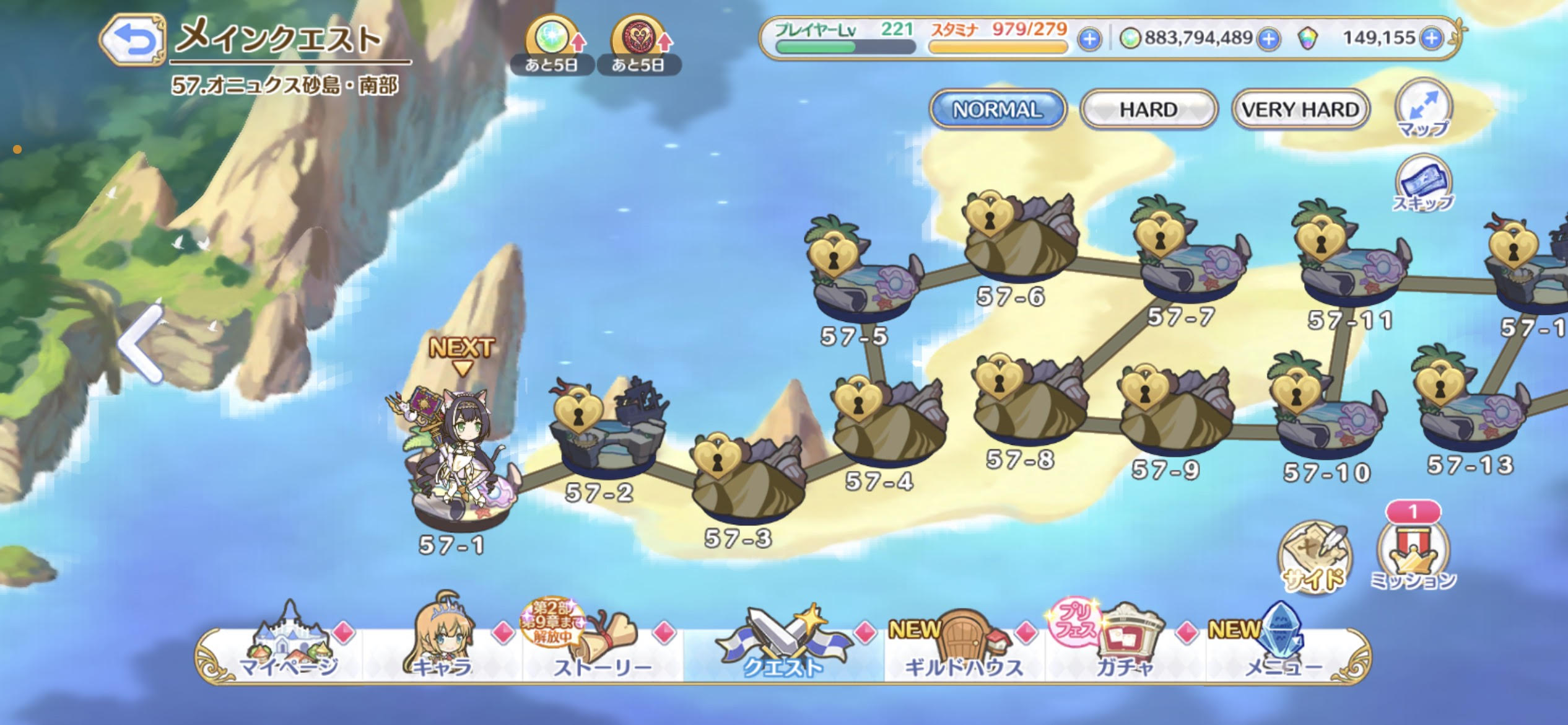The image size is (1568, 725).
Task: Open the skip ticket (スキップ) button
Action: click(1423, 184)
